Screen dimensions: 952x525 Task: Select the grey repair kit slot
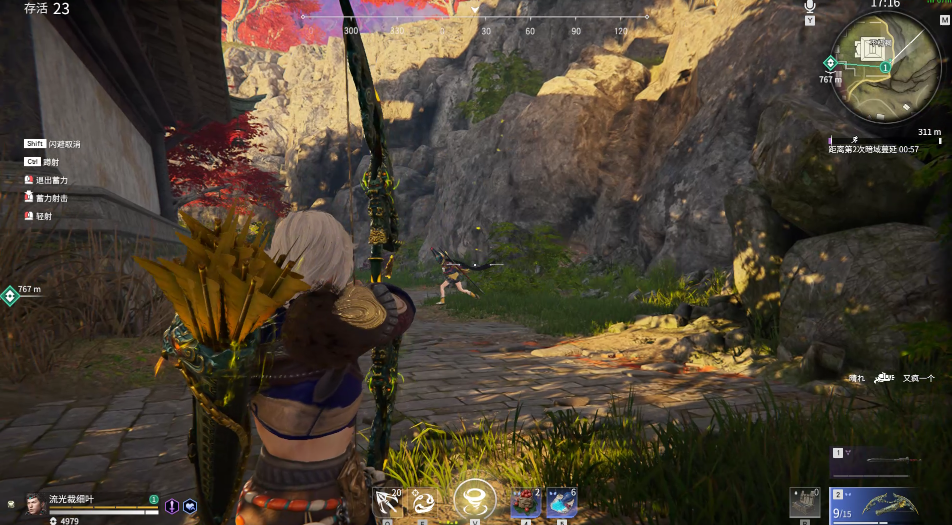(804, 502)
